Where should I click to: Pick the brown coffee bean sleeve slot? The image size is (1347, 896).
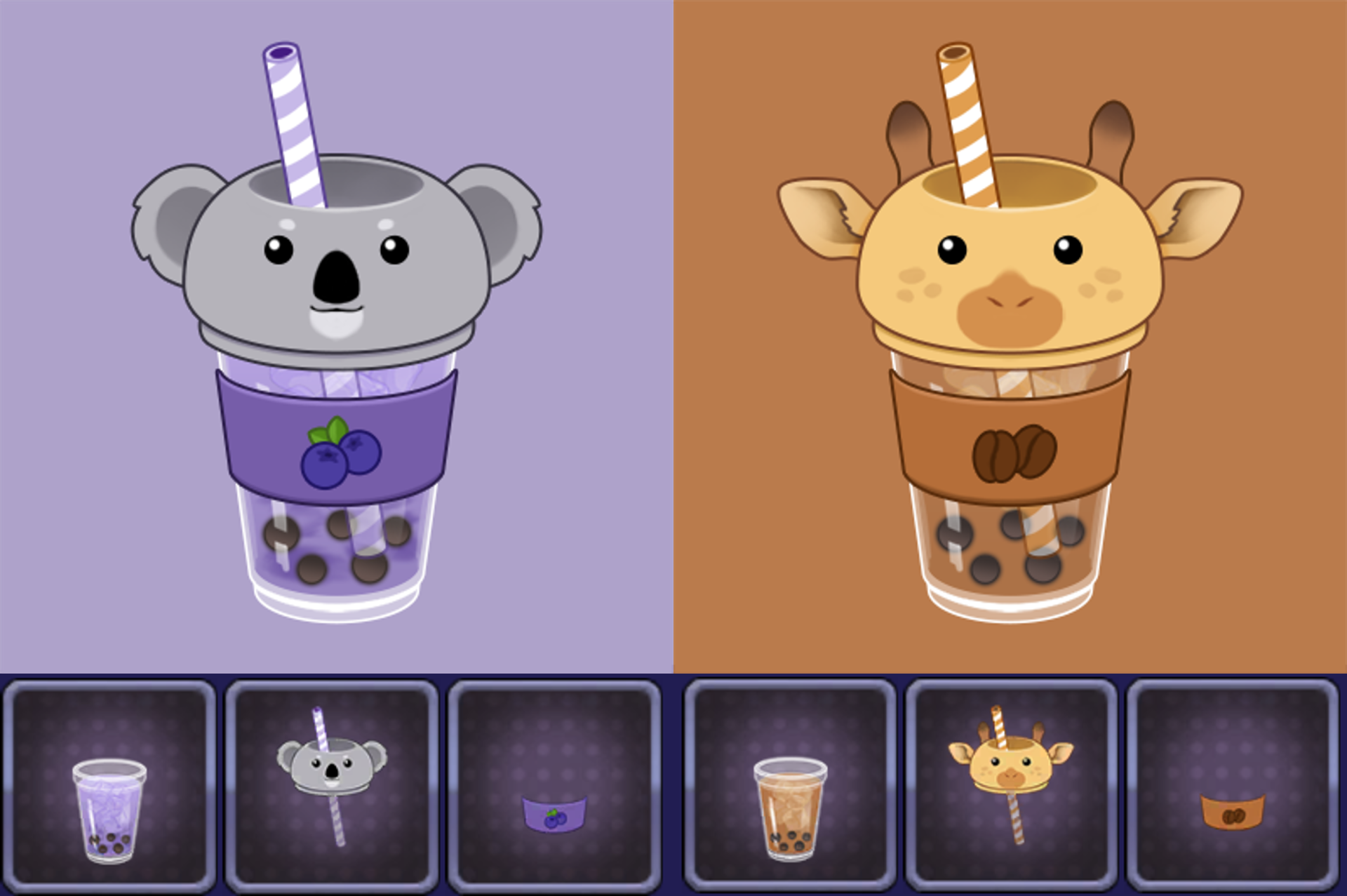click(1233, 784)
